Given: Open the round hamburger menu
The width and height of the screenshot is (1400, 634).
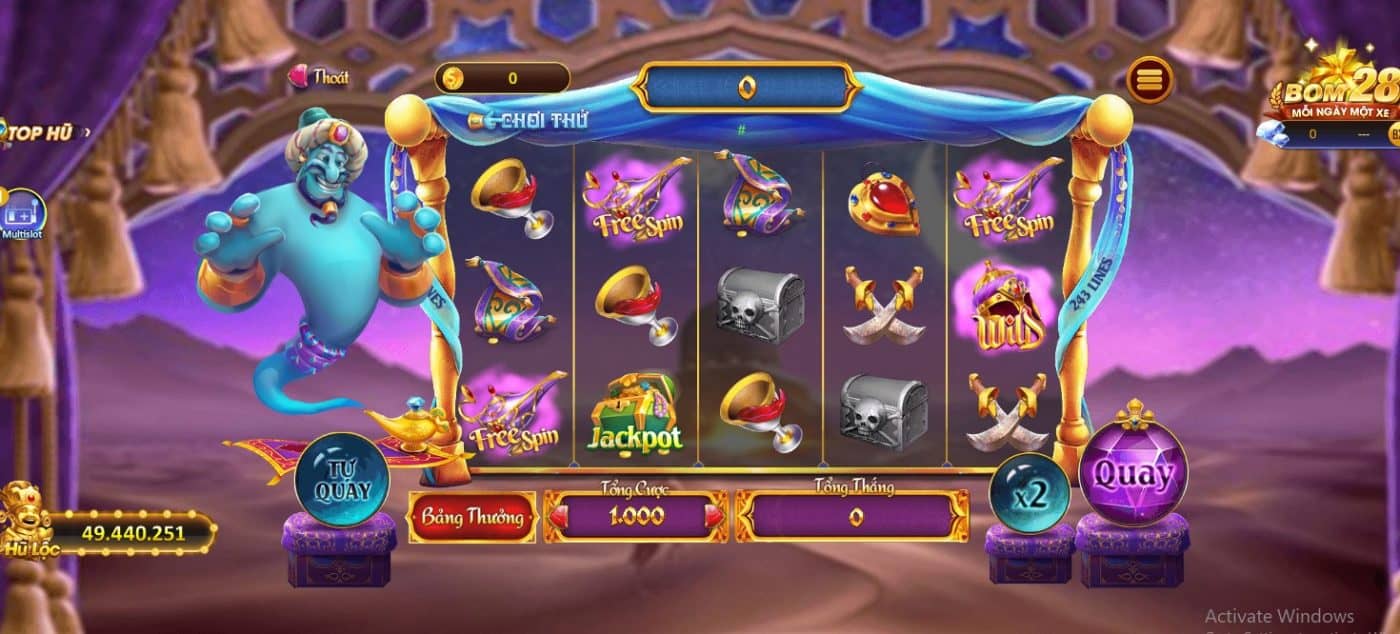Looking at the screenshot, I should (1150, 79).
